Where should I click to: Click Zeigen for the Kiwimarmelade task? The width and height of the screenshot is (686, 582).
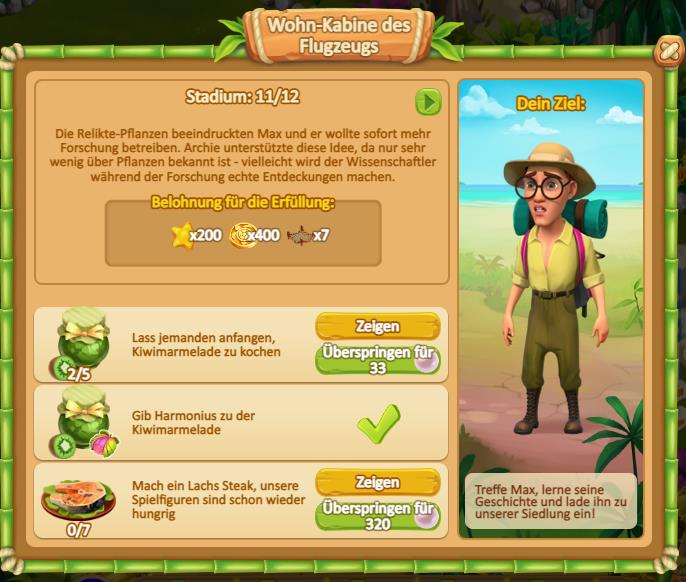point(377,326)
